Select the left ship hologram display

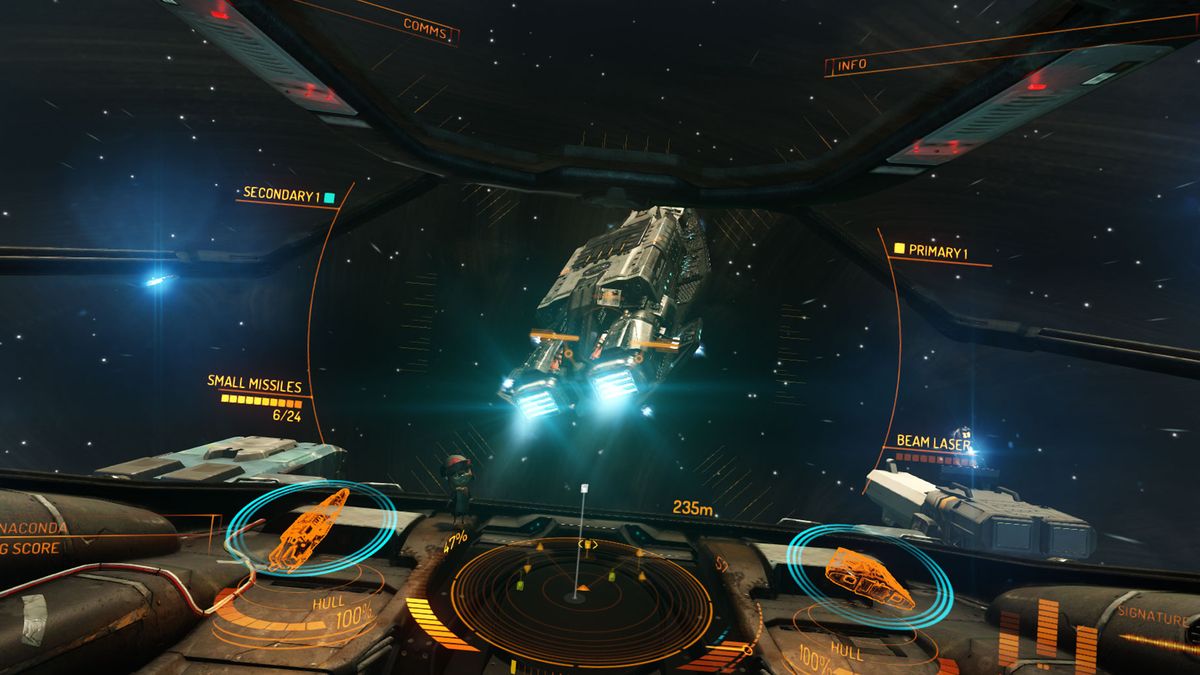tap(308, 526)
